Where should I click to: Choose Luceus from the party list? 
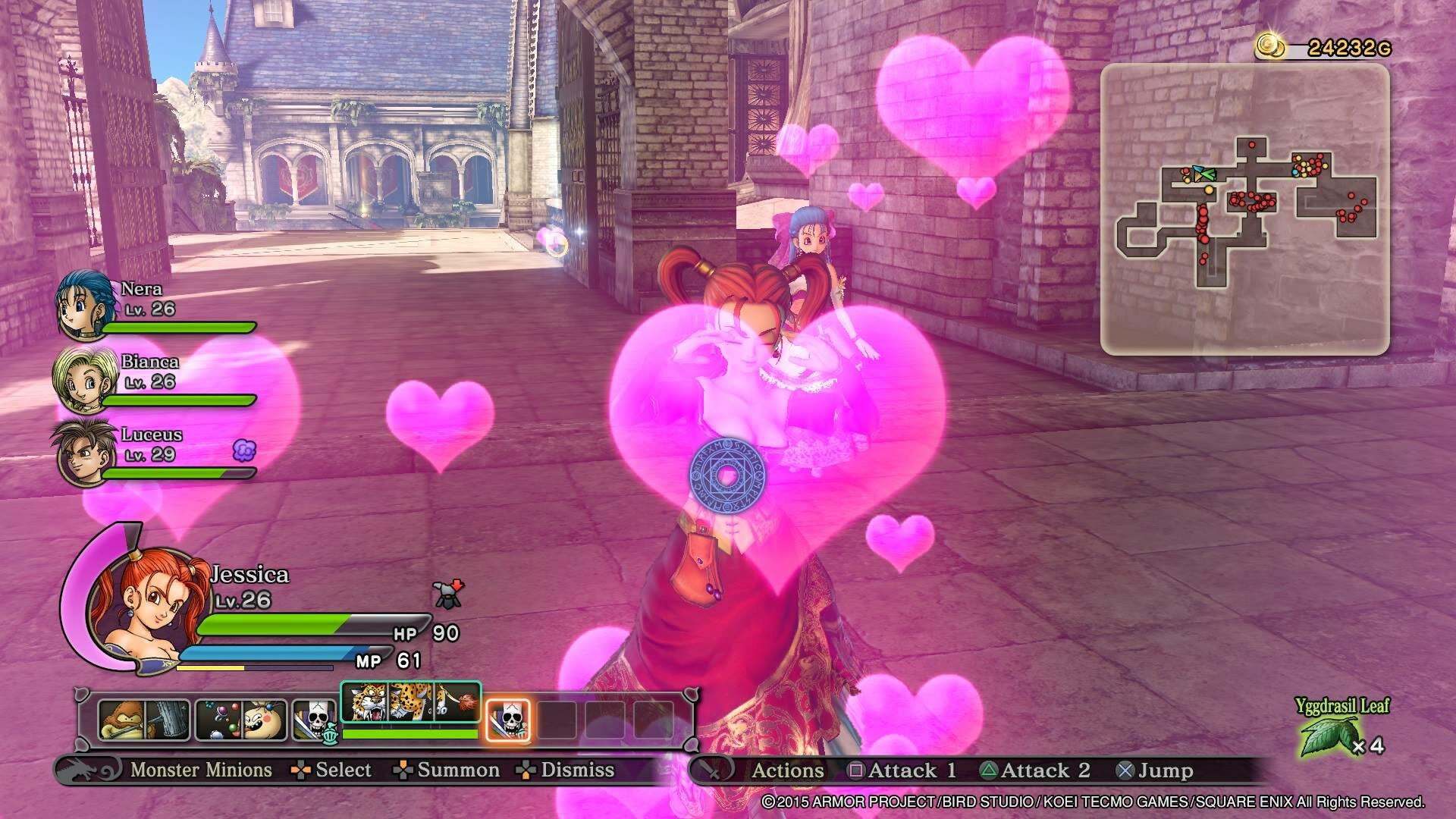(79, 452)
